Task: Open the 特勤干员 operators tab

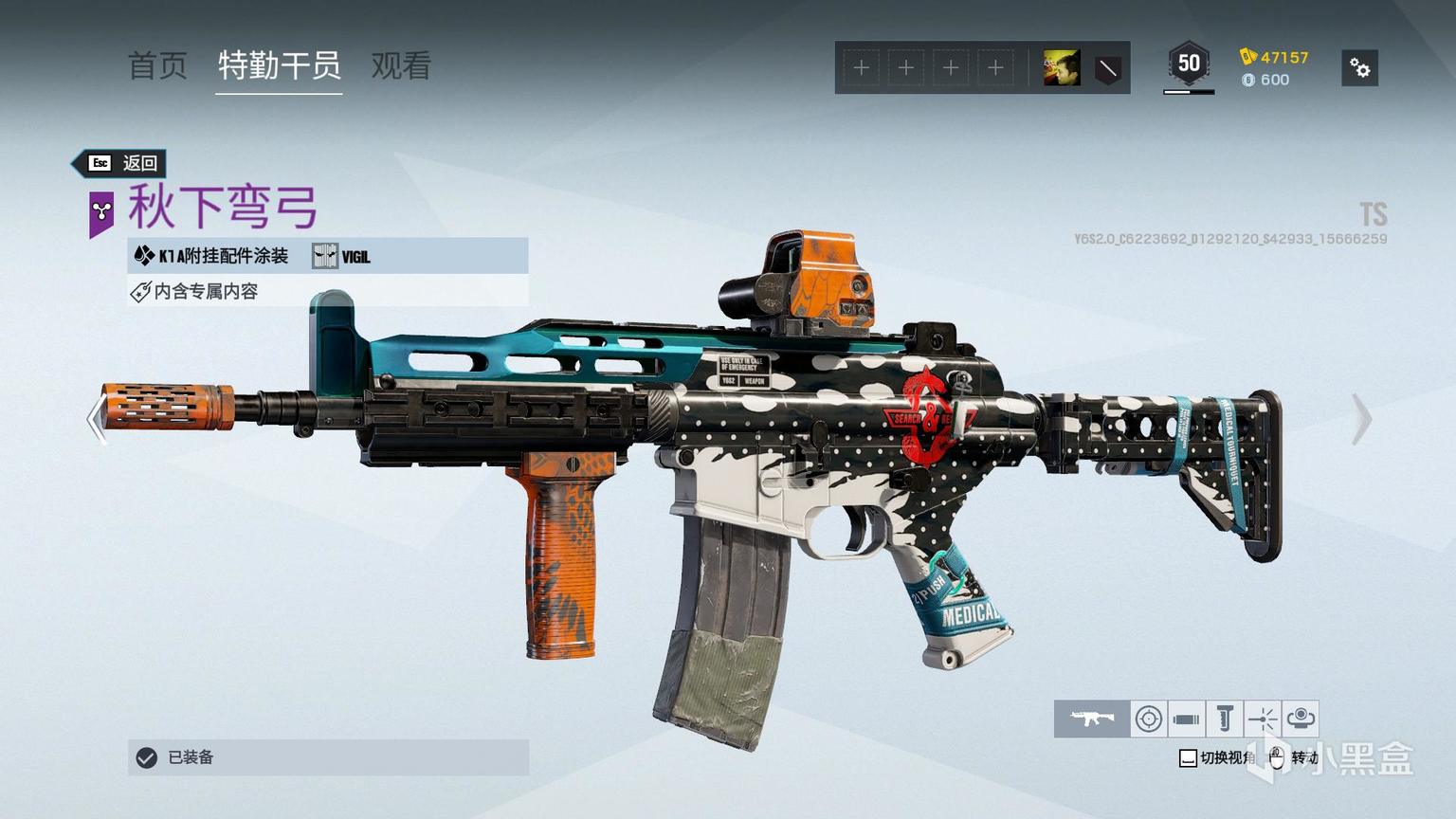Action: point(279,65)
